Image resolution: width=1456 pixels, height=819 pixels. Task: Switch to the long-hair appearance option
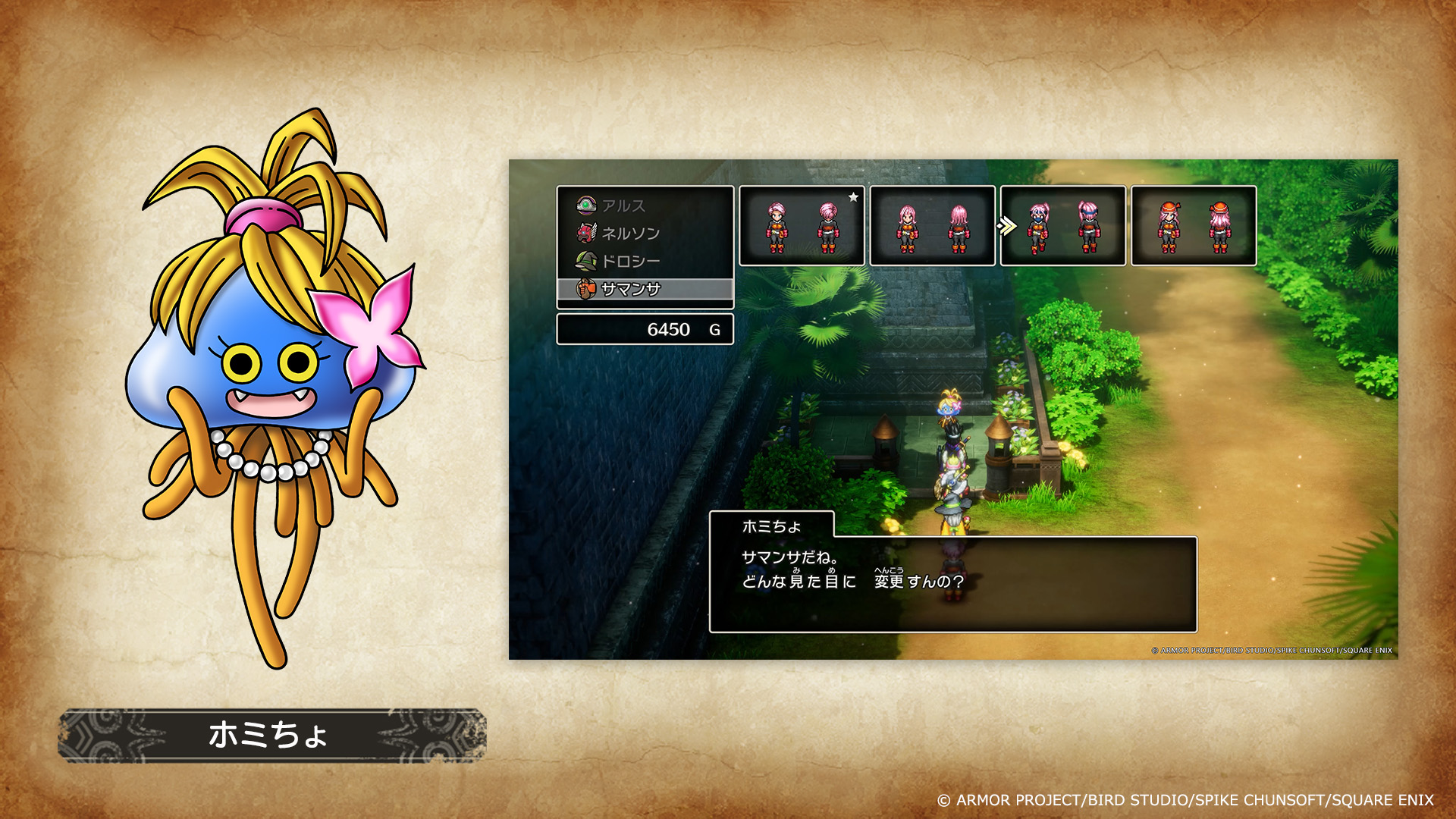pos(933,227)
